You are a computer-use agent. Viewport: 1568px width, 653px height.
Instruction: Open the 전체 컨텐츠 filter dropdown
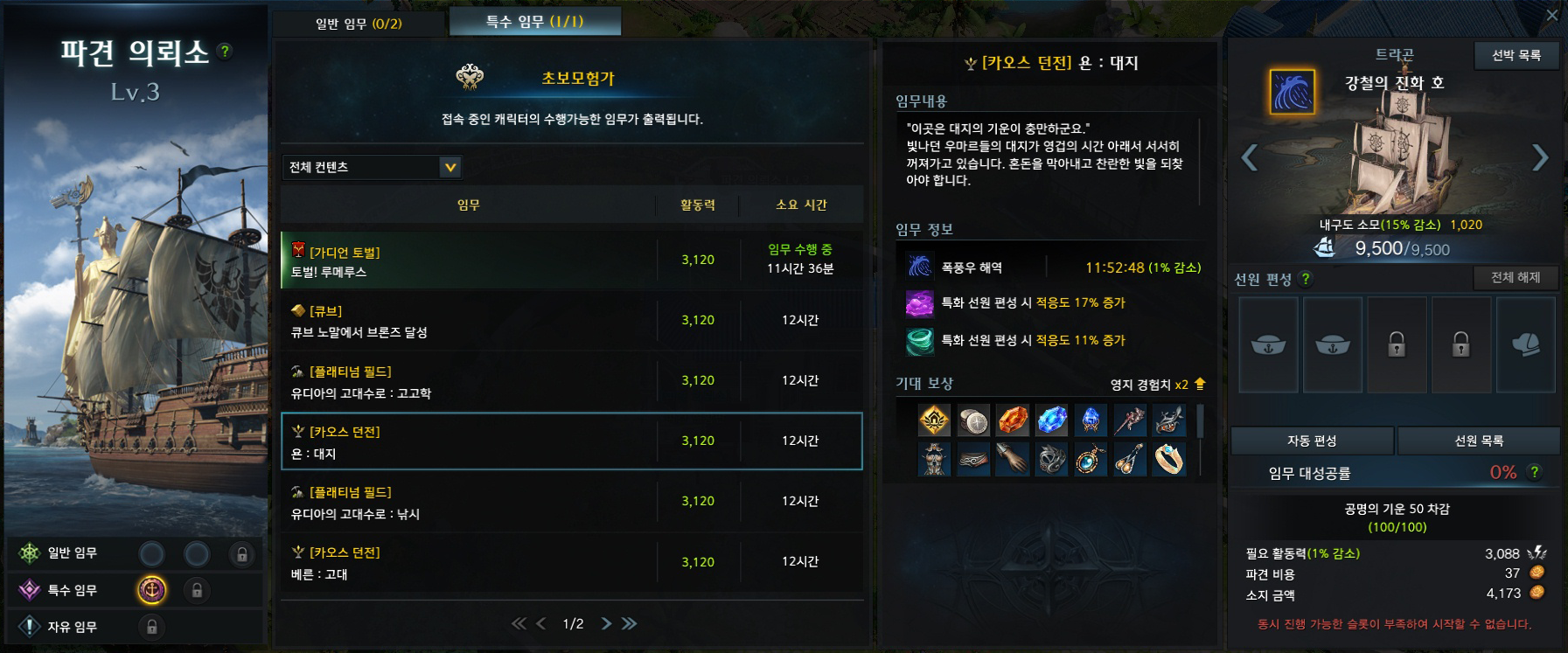click(372, 167)
